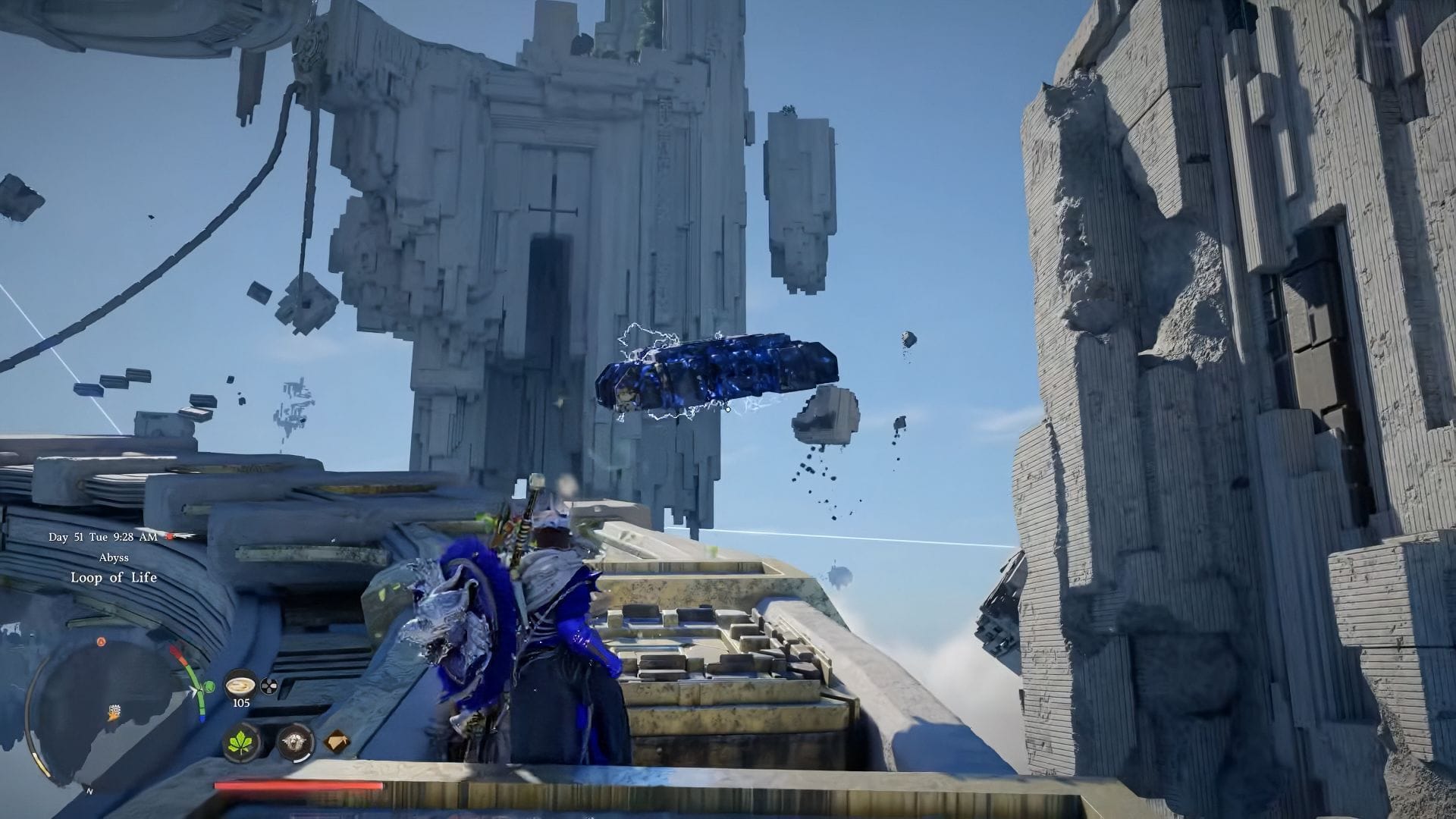Open the Loop of Life location label
This screenshot has height=819, width=1456.
pyautogui.click(x=114, y=578)
